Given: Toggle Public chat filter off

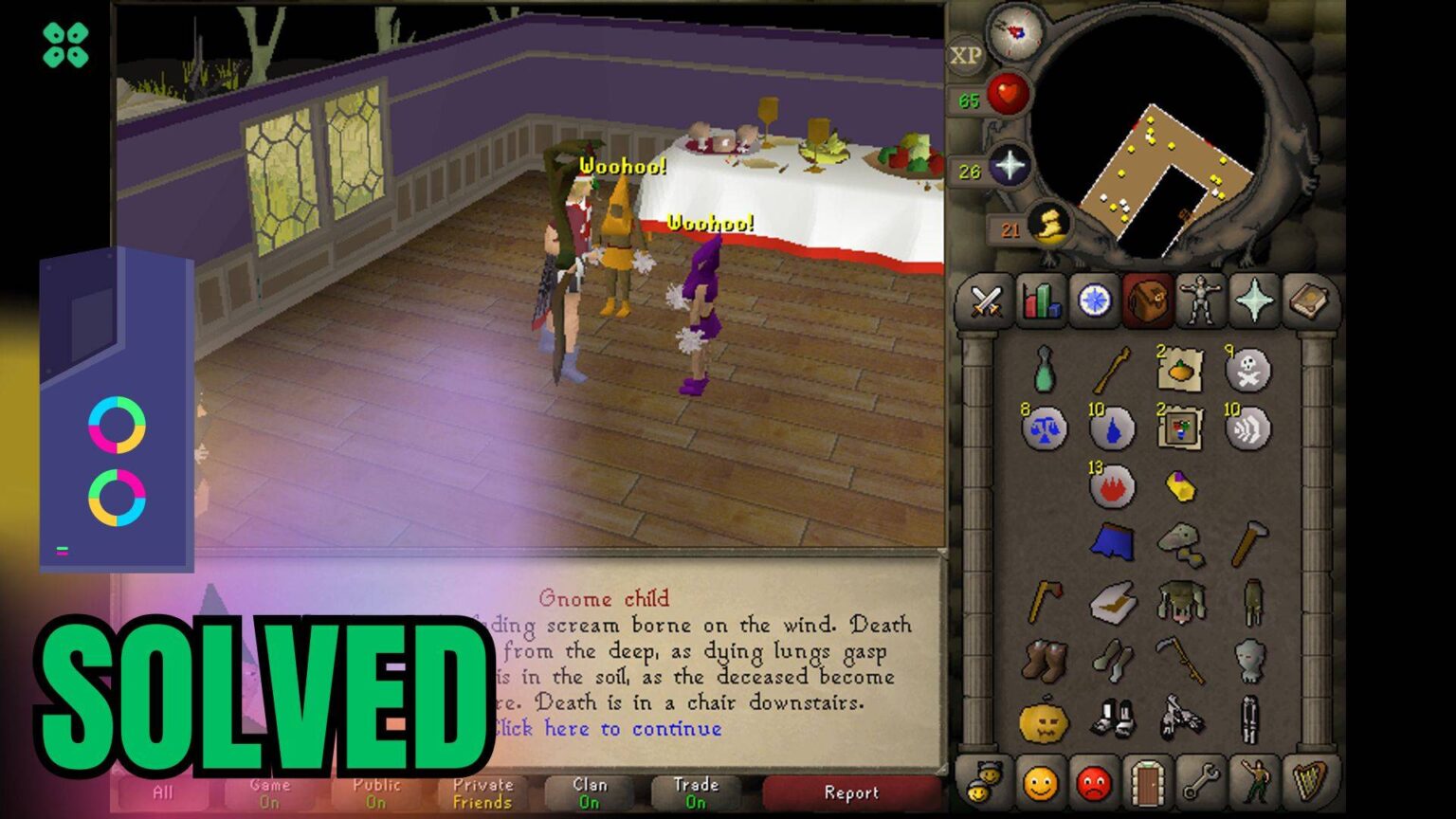Looking at the screenshot, I should pos(375,792).
